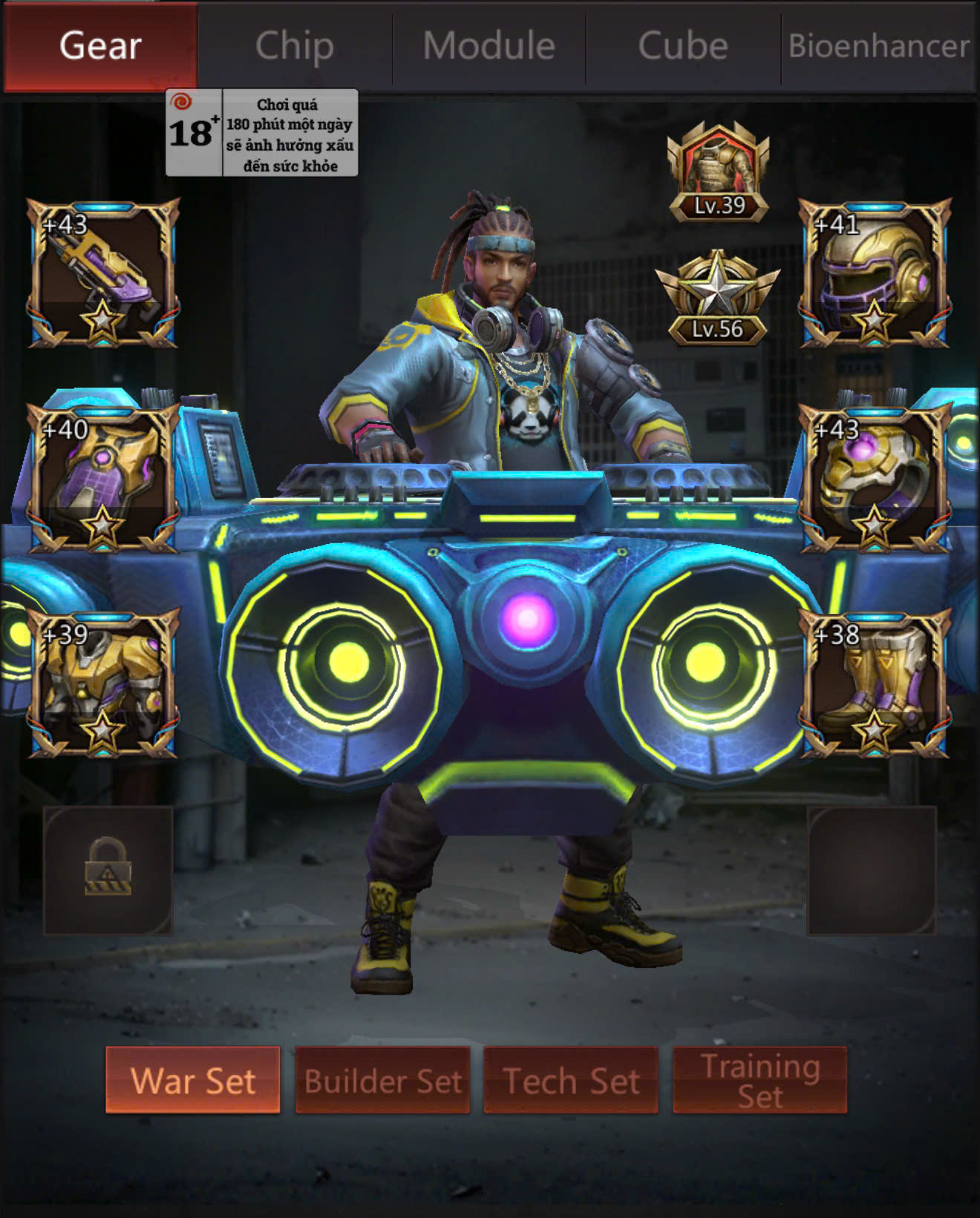Open the +43 ring gear slot

click(875, 479)
